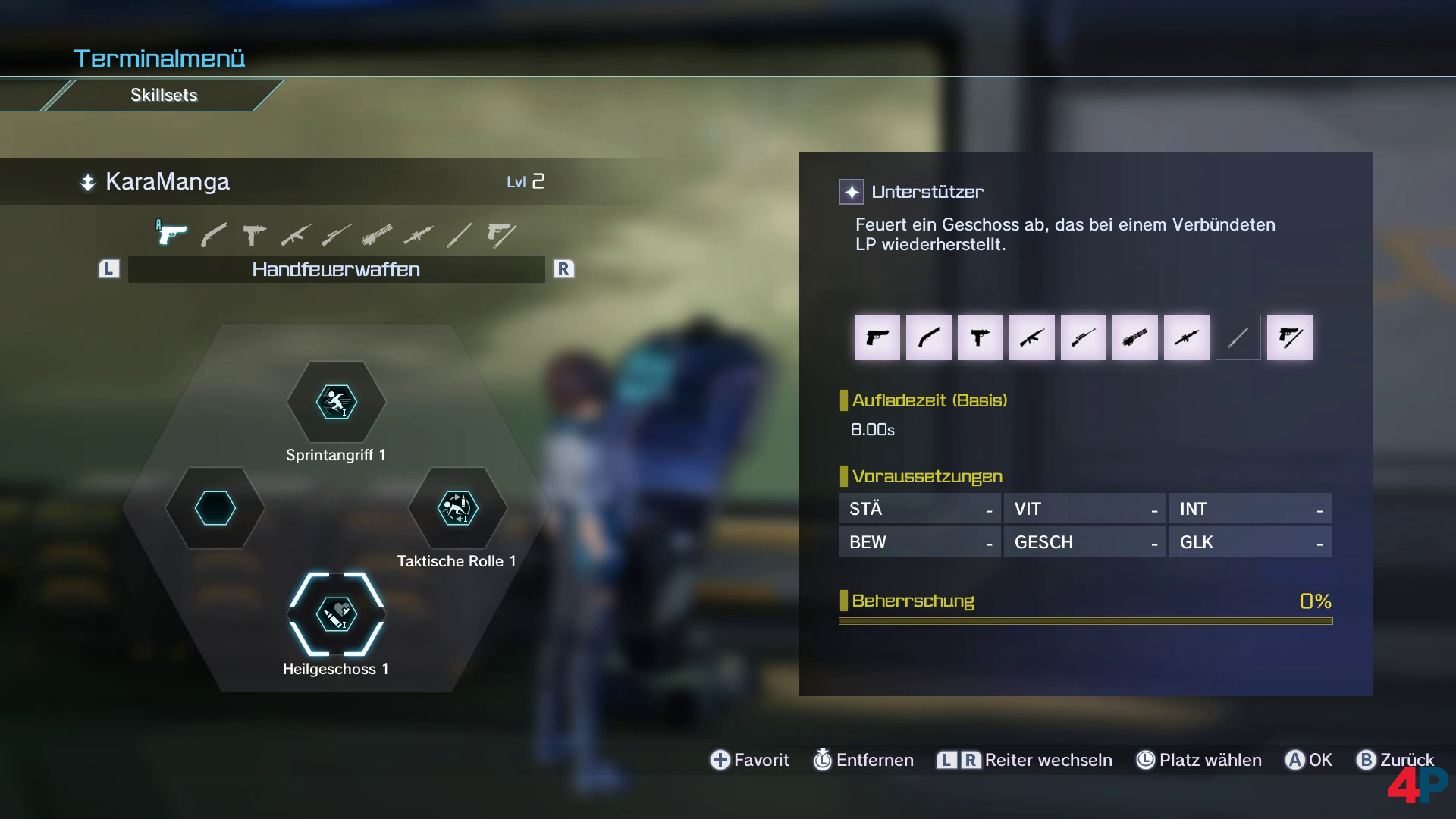Select the Sprintangriff 1 skill slot
Image resolution: width=1456 pixels, height=819 pixels.
pyautogui.click(x=336, y=402)
